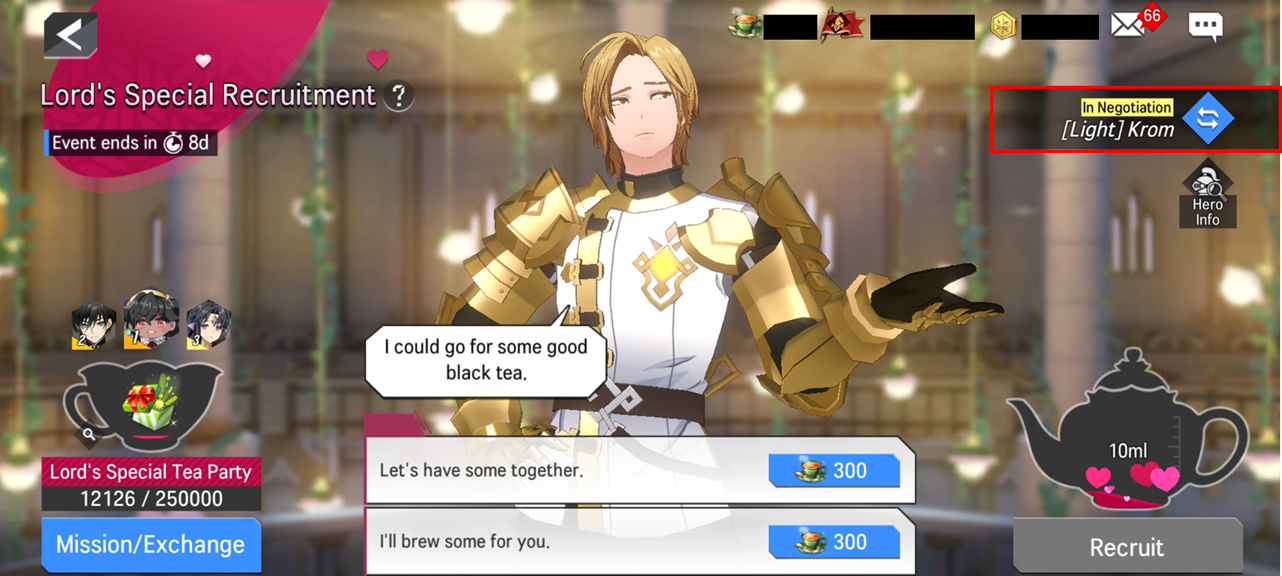Open the mailbox with 66 notifications
This screenshot has height=576, width=1282.
(x=1129, y=25)
